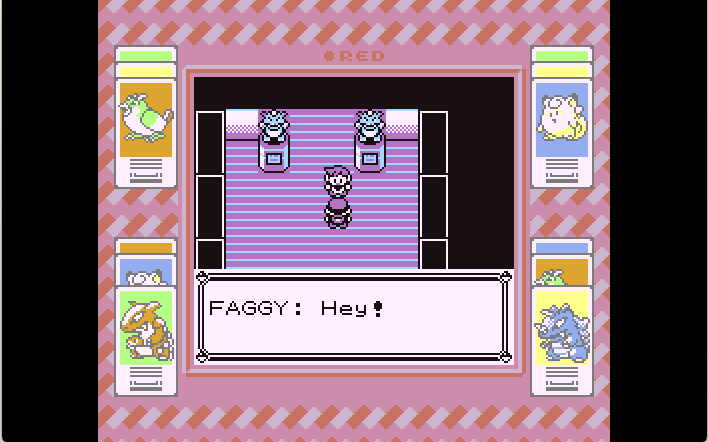This screenshot has height=442, width=708.
Task: Click the "Hey!" dialogue box to continue
Action: 353,316
